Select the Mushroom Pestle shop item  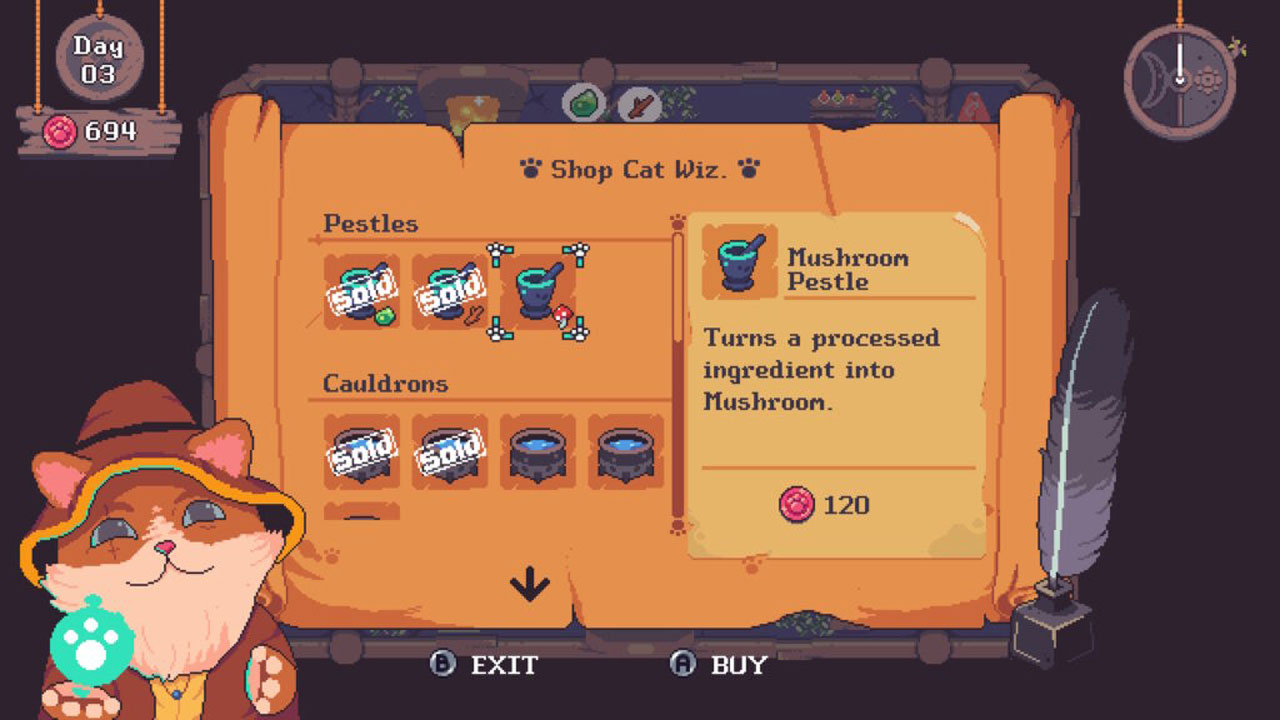(x=538, y=291)
